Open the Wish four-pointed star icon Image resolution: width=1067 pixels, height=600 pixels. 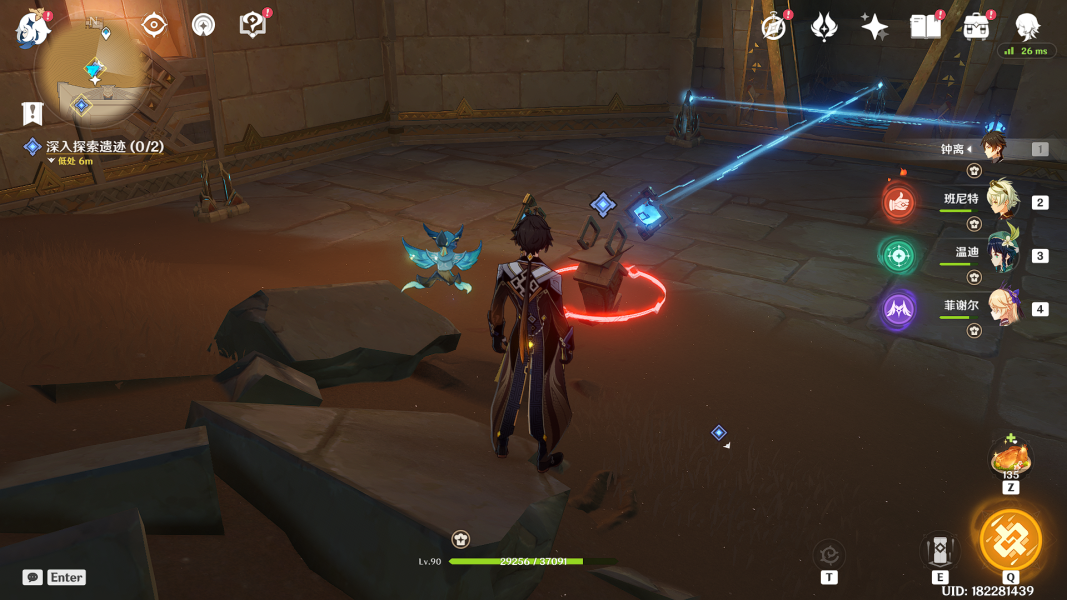[x=875, y=27]
